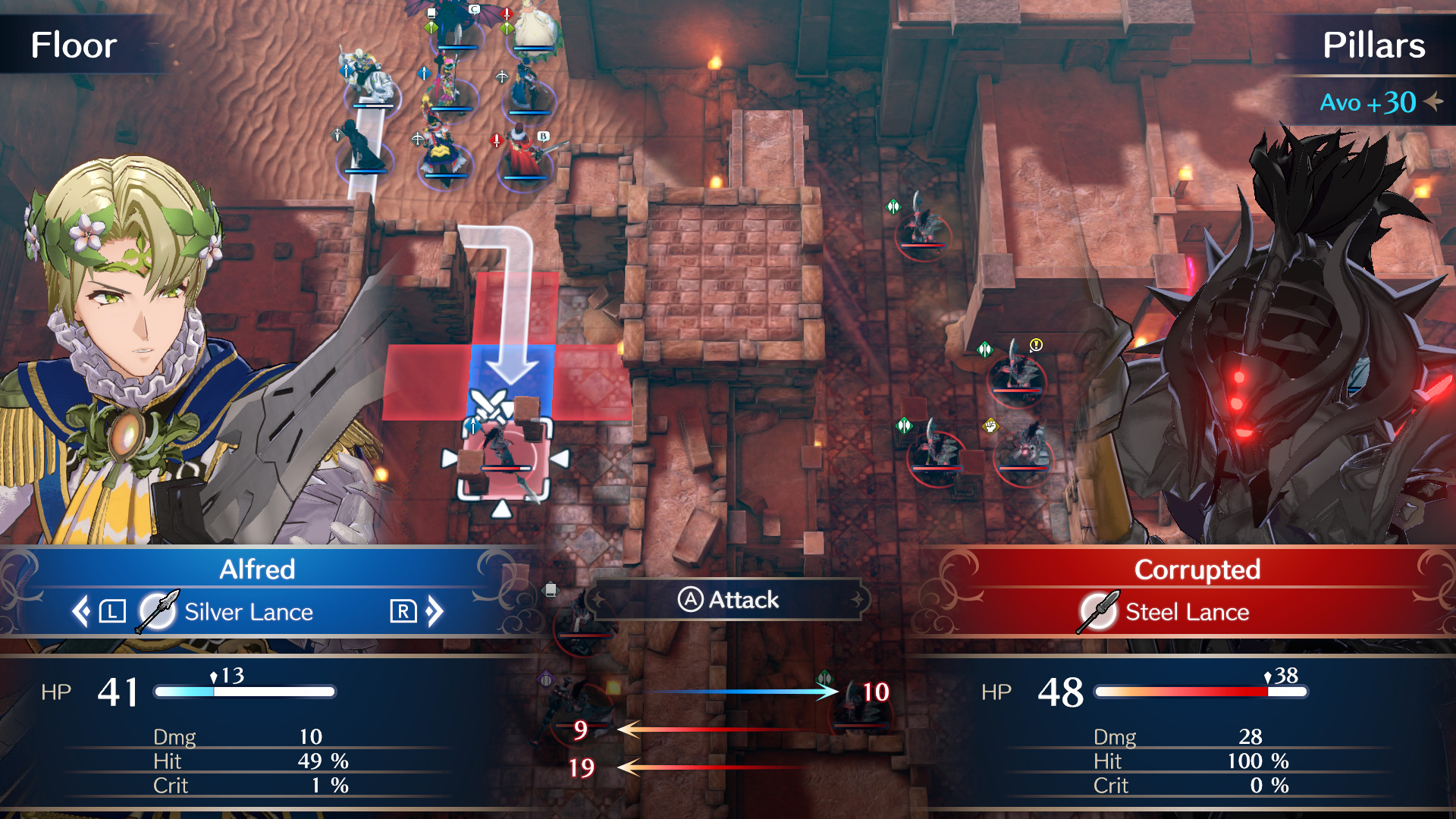Open the B support conversation bubble
1456x819 pixels.
point(543,136)
